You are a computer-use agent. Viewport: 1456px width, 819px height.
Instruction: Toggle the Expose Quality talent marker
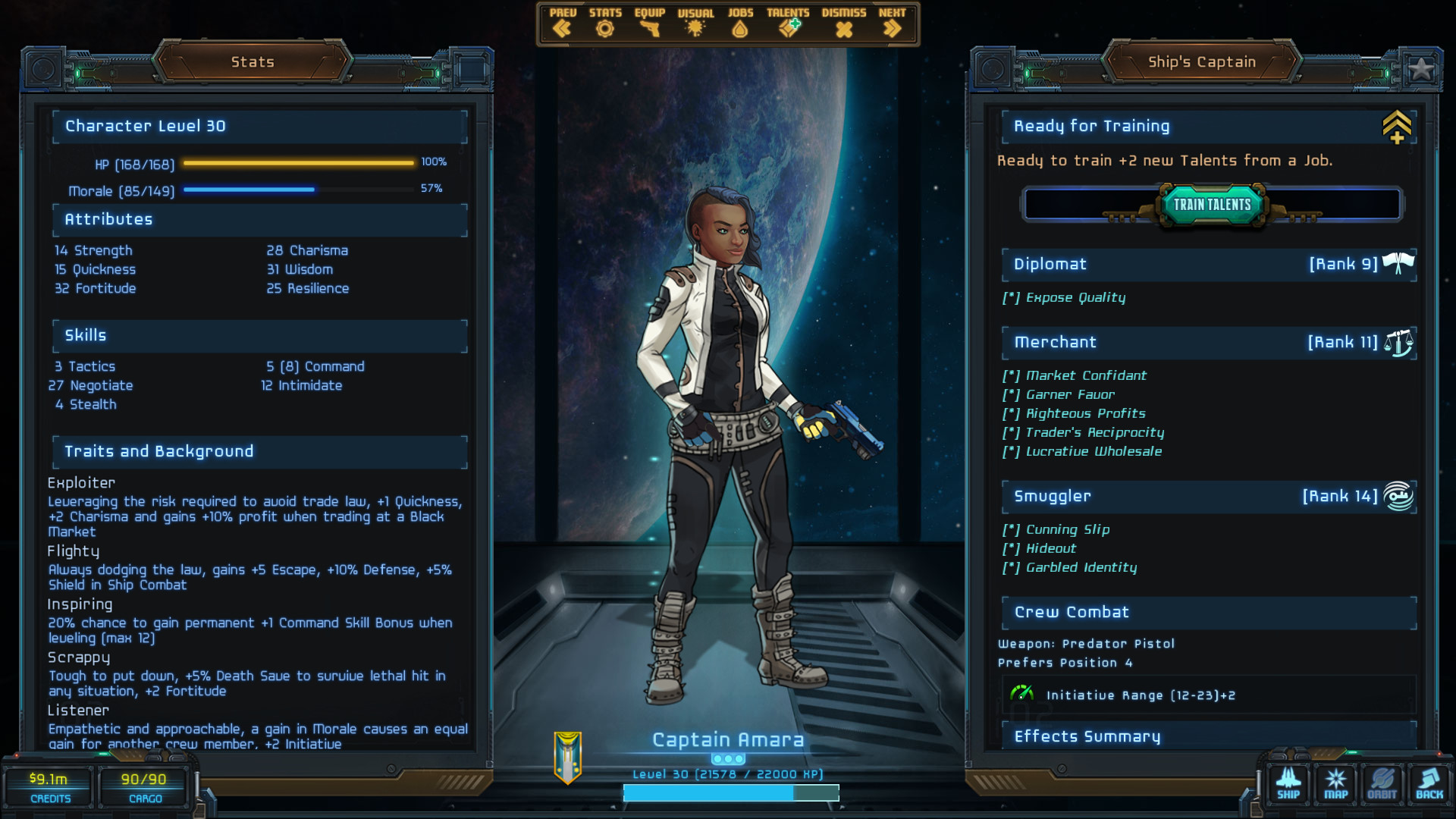point(1010,298)
